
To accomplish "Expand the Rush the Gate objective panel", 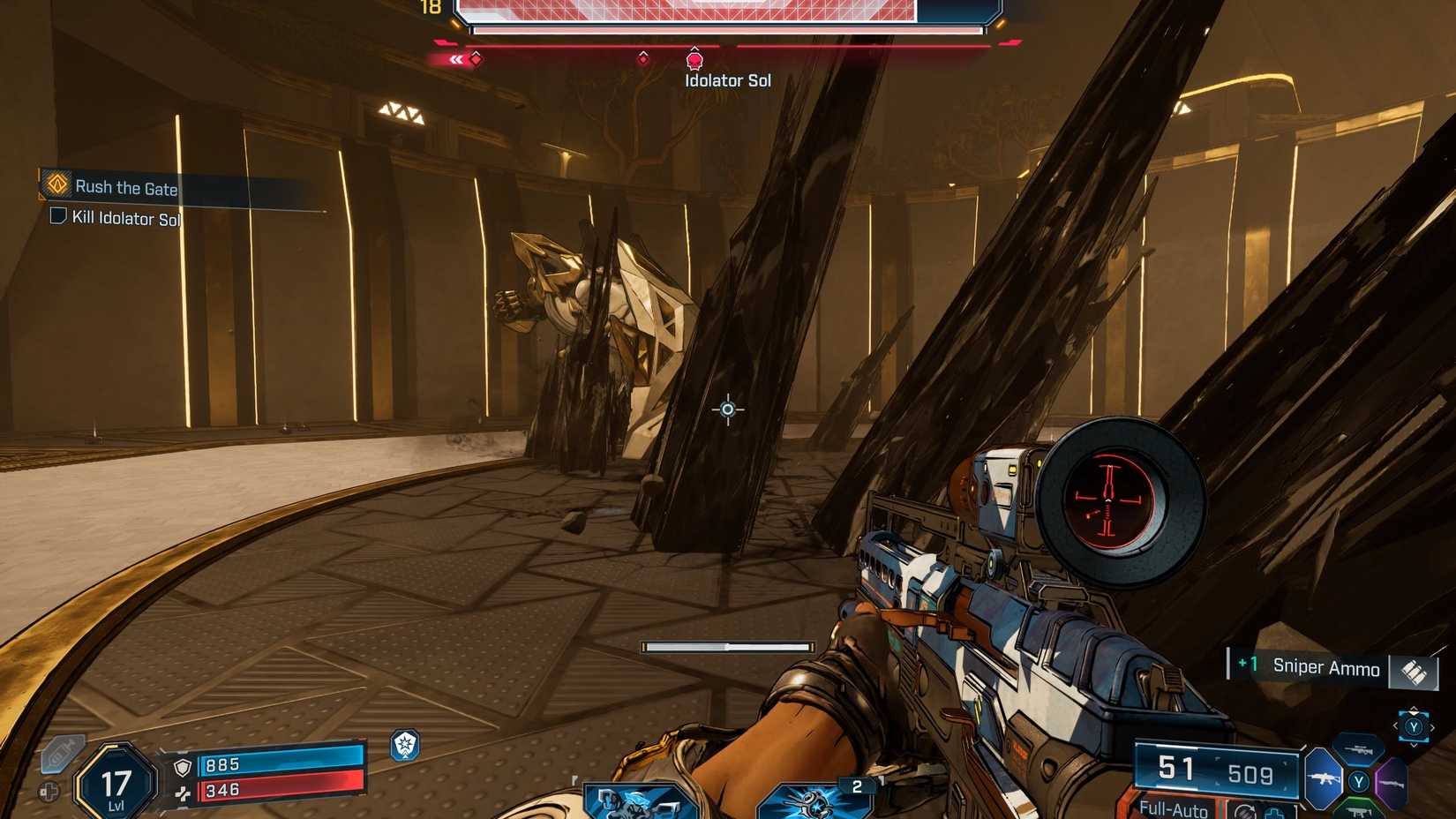I will point(128,187).
